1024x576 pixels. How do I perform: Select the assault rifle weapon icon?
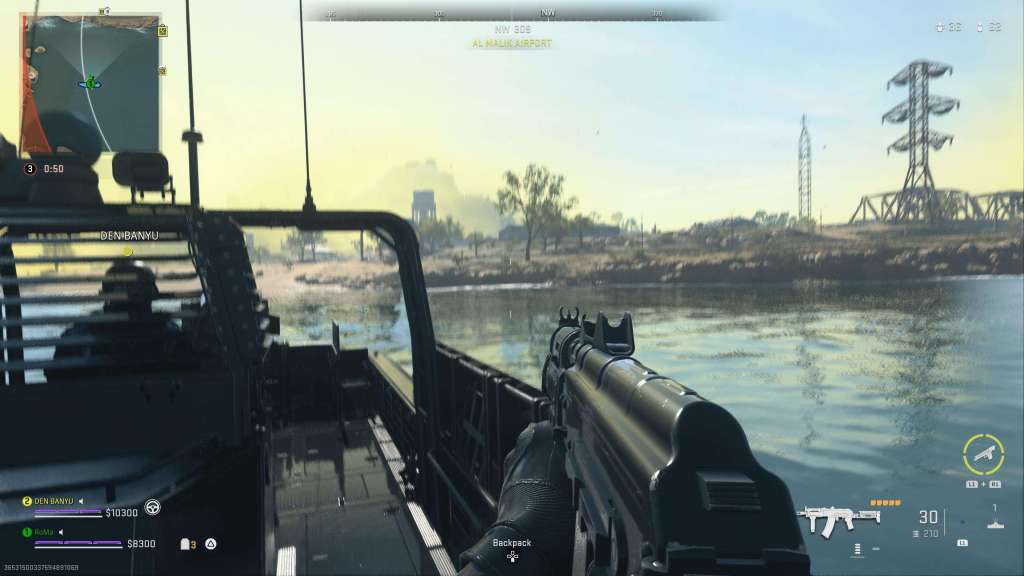[x=836, y=520]
